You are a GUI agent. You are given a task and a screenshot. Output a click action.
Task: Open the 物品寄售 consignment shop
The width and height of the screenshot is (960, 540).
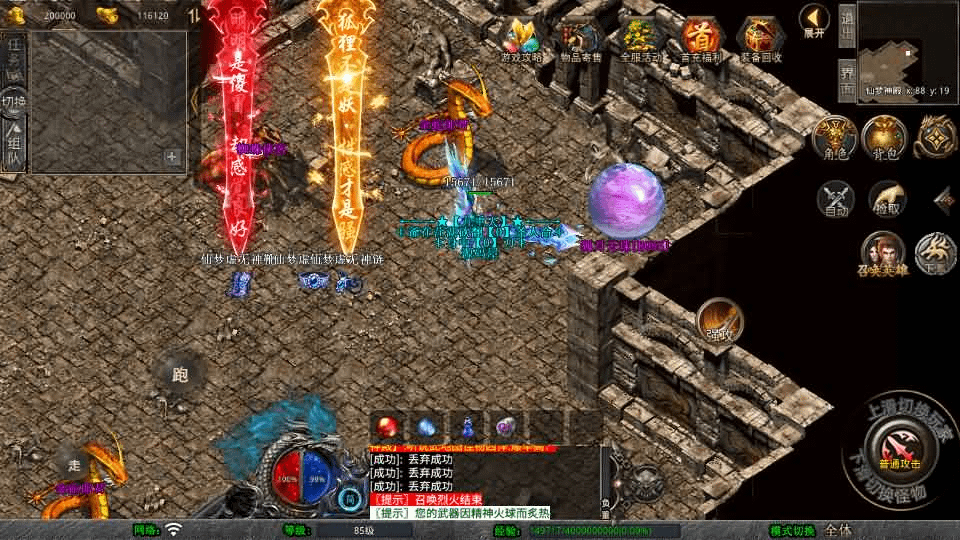582,40
